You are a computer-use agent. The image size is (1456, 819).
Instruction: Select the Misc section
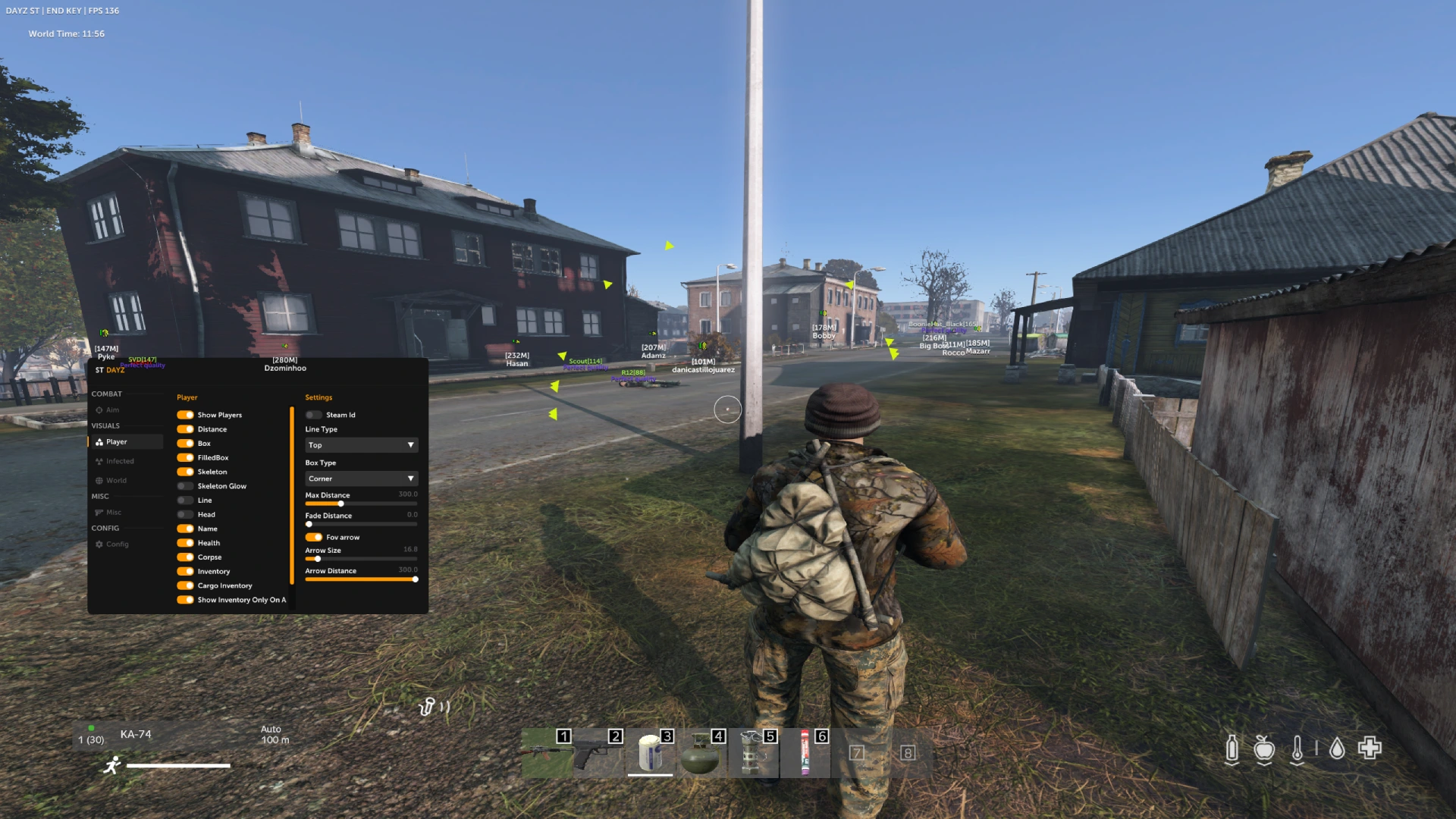(113, 513)
